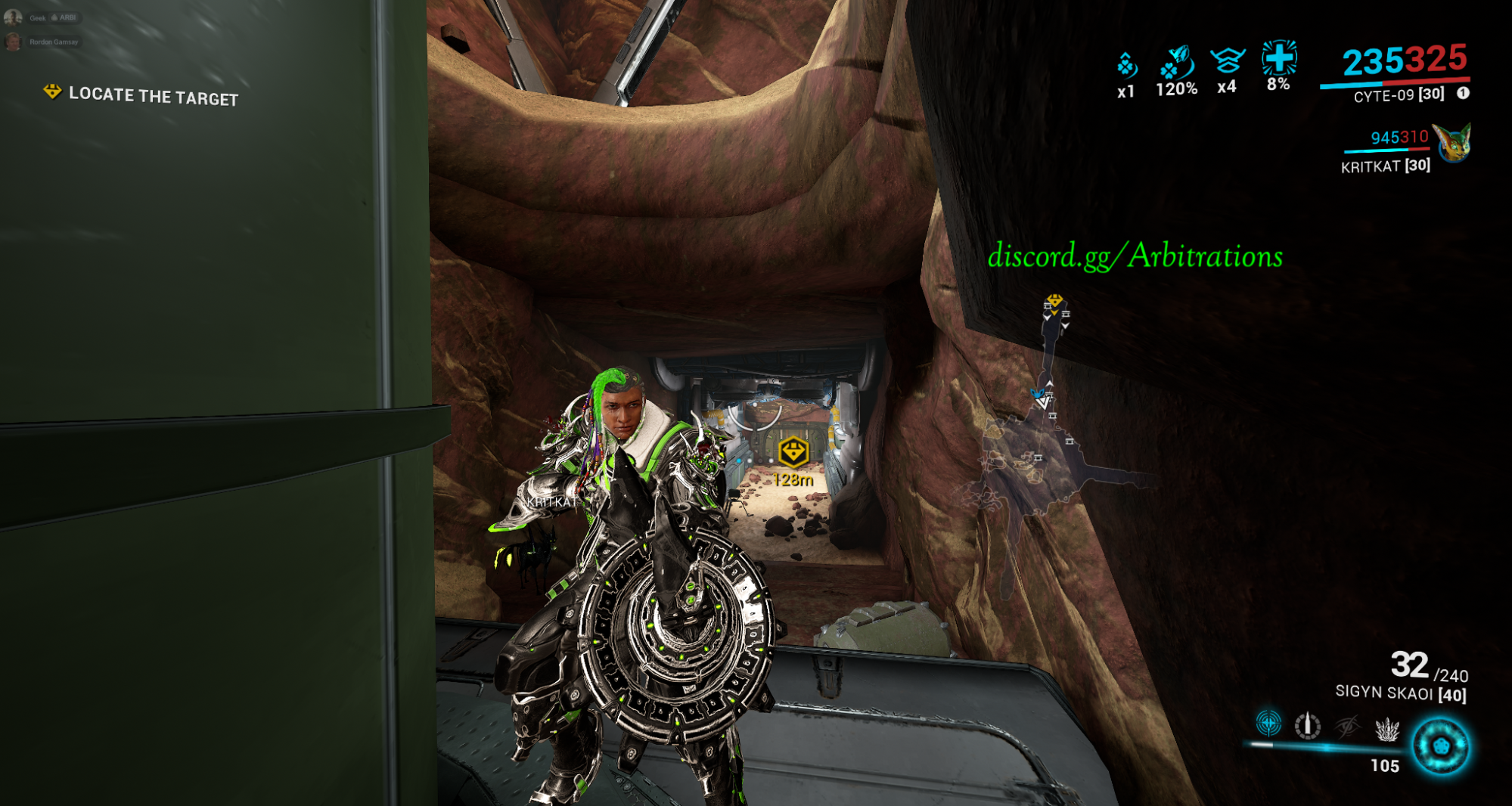Select the crosshair target ability icon

[1268, 724]
